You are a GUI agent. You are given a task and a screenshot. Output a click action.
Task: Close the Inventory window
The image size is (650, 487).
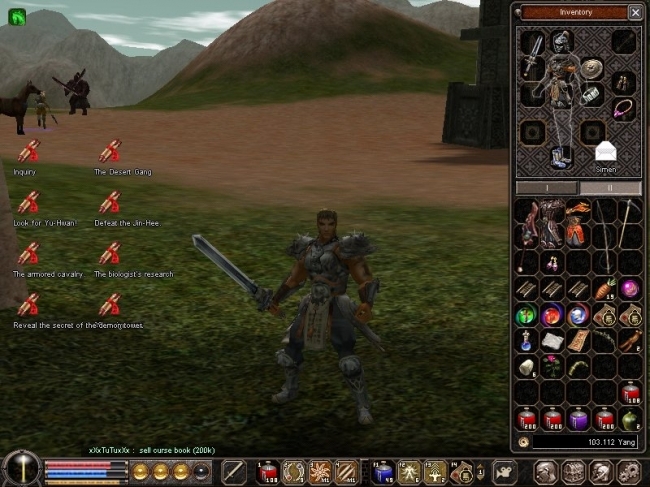(x=635, y=12)
